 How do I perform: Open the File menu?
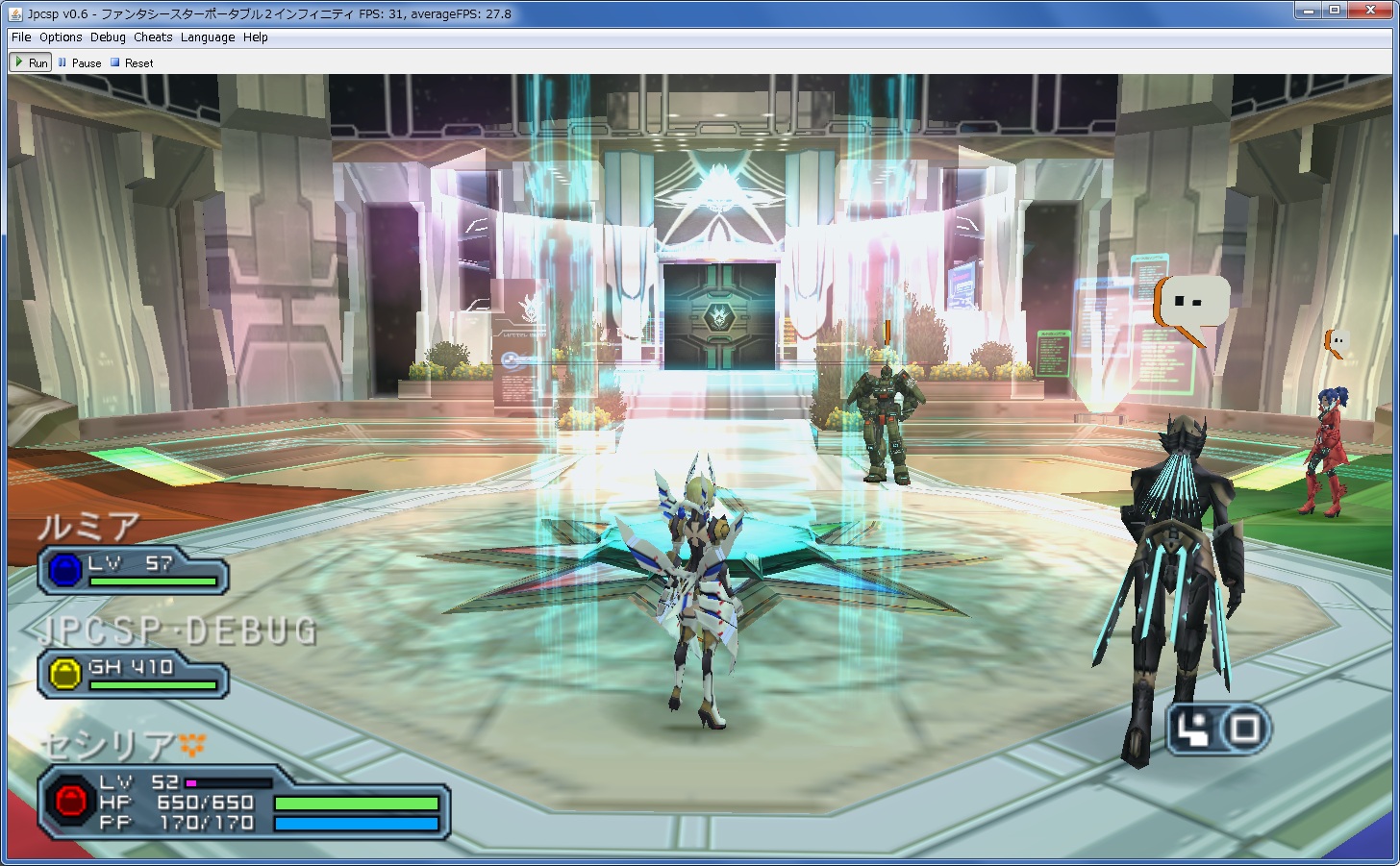coord(21,37)
